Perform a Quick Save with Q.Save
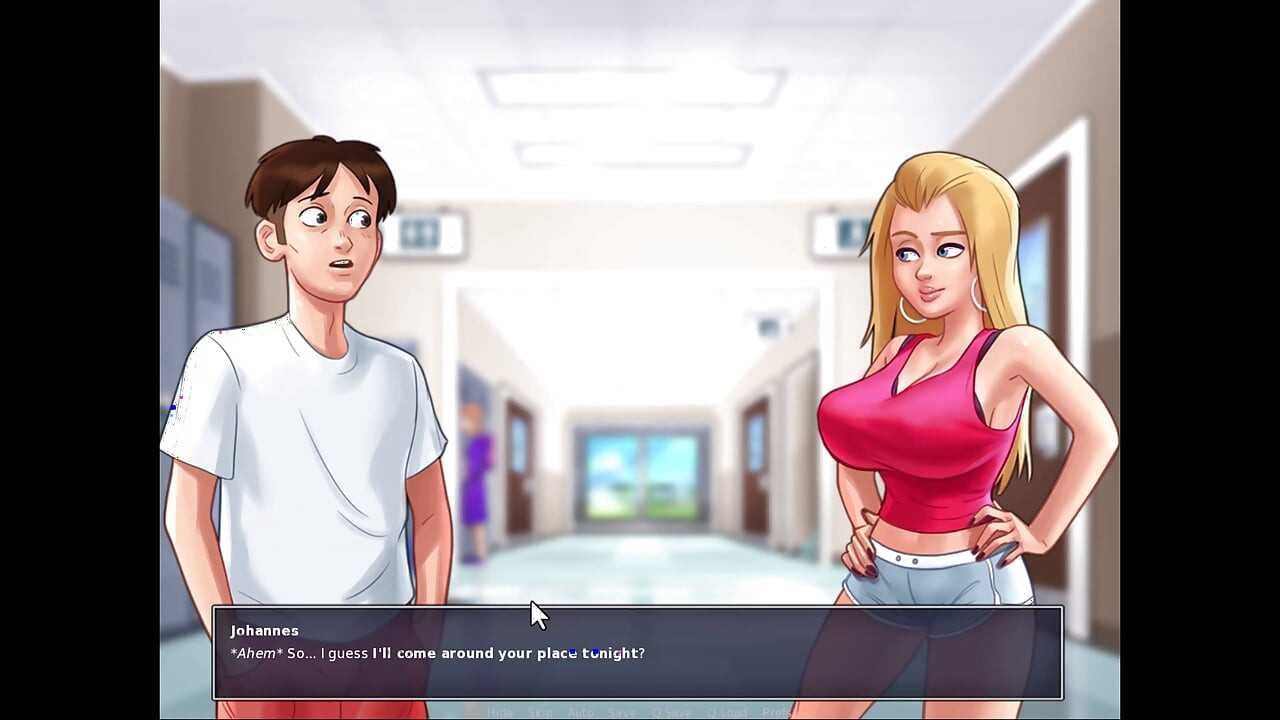This screenshot has width=1280, height=720. click(672, 712)
